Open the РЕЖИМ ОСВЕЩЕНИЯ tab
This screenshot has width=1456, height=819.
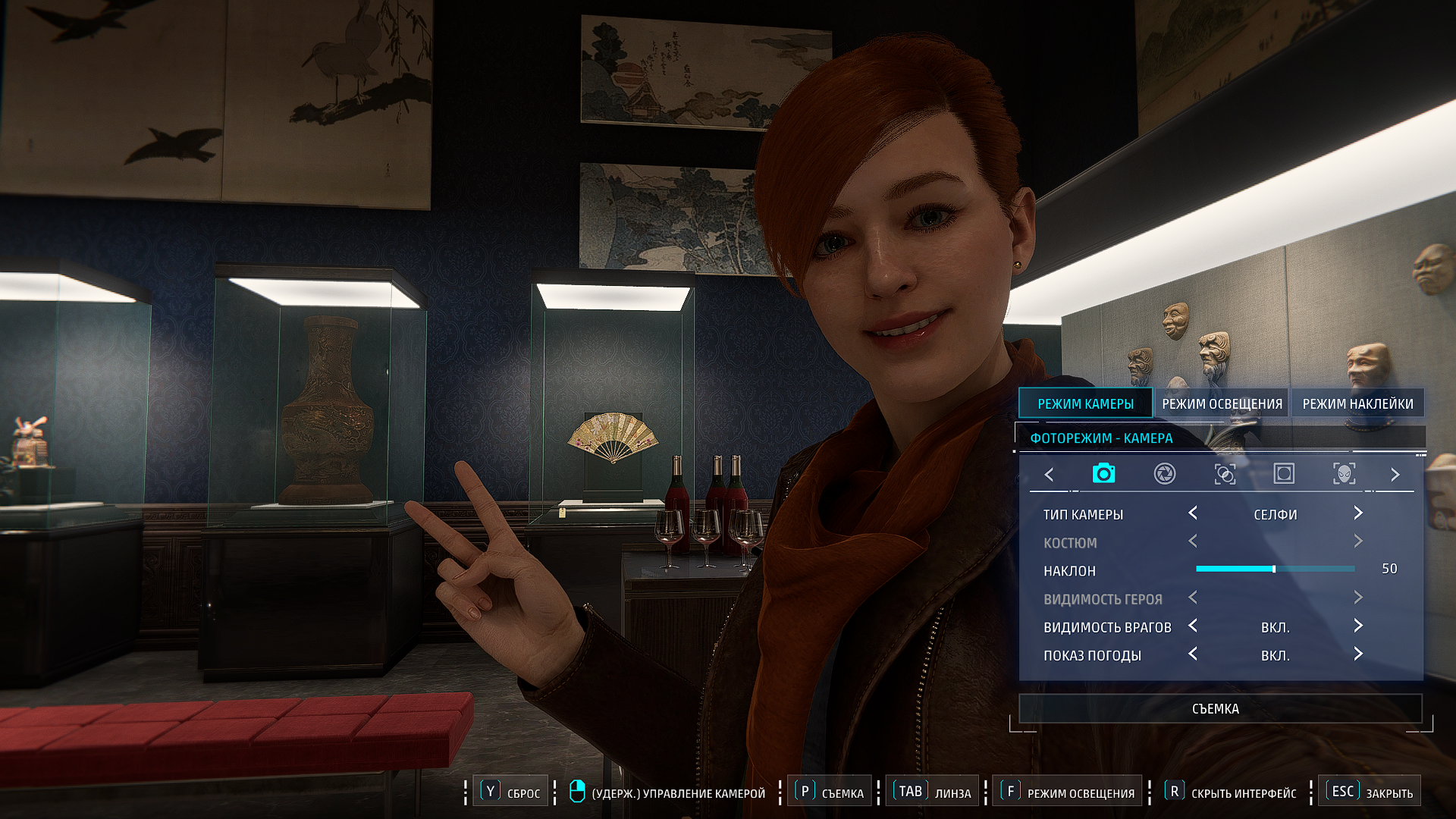click(x=1222, y=403)
